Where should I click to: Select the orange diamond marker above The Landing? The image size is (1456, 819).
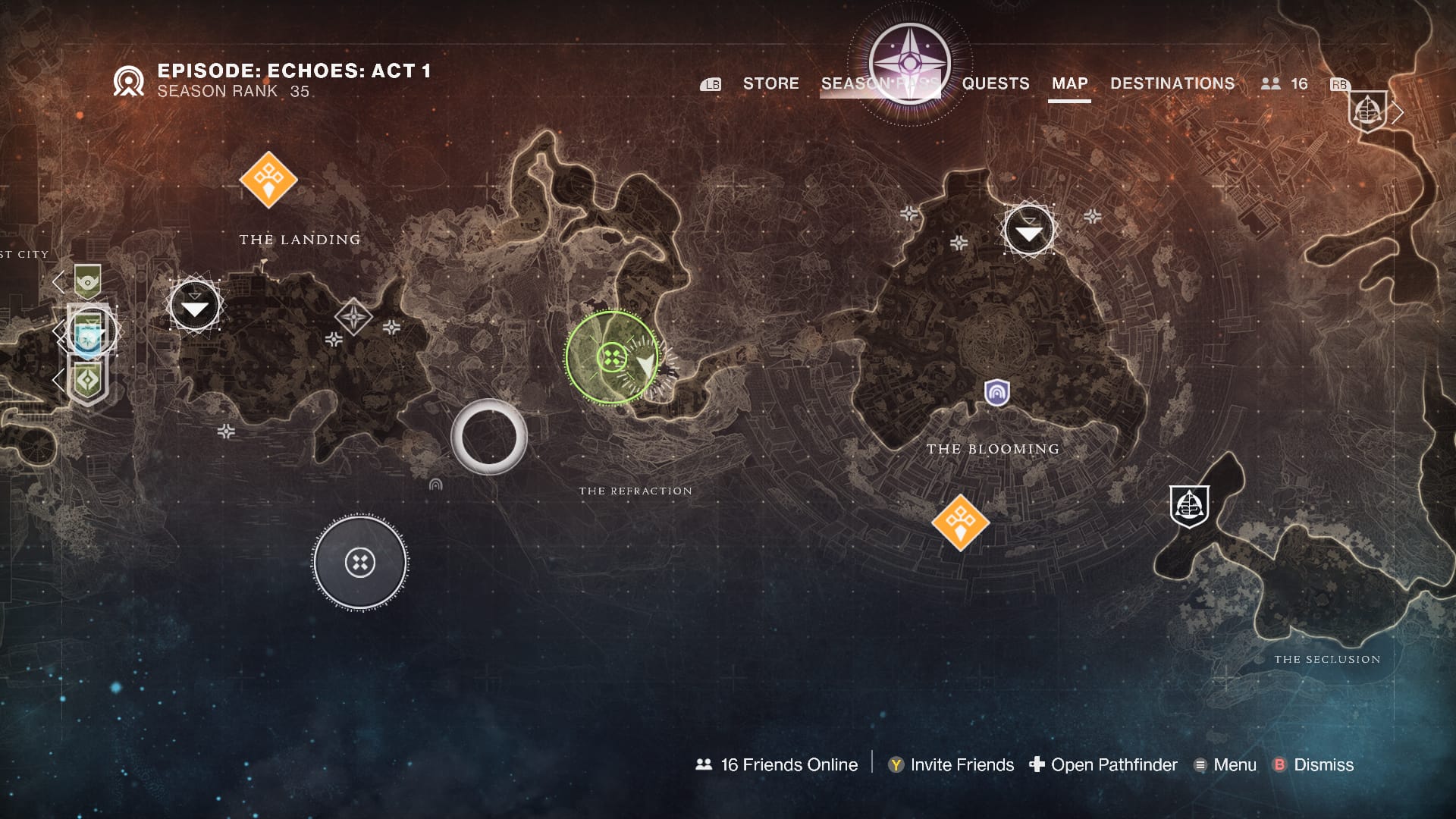268,180
